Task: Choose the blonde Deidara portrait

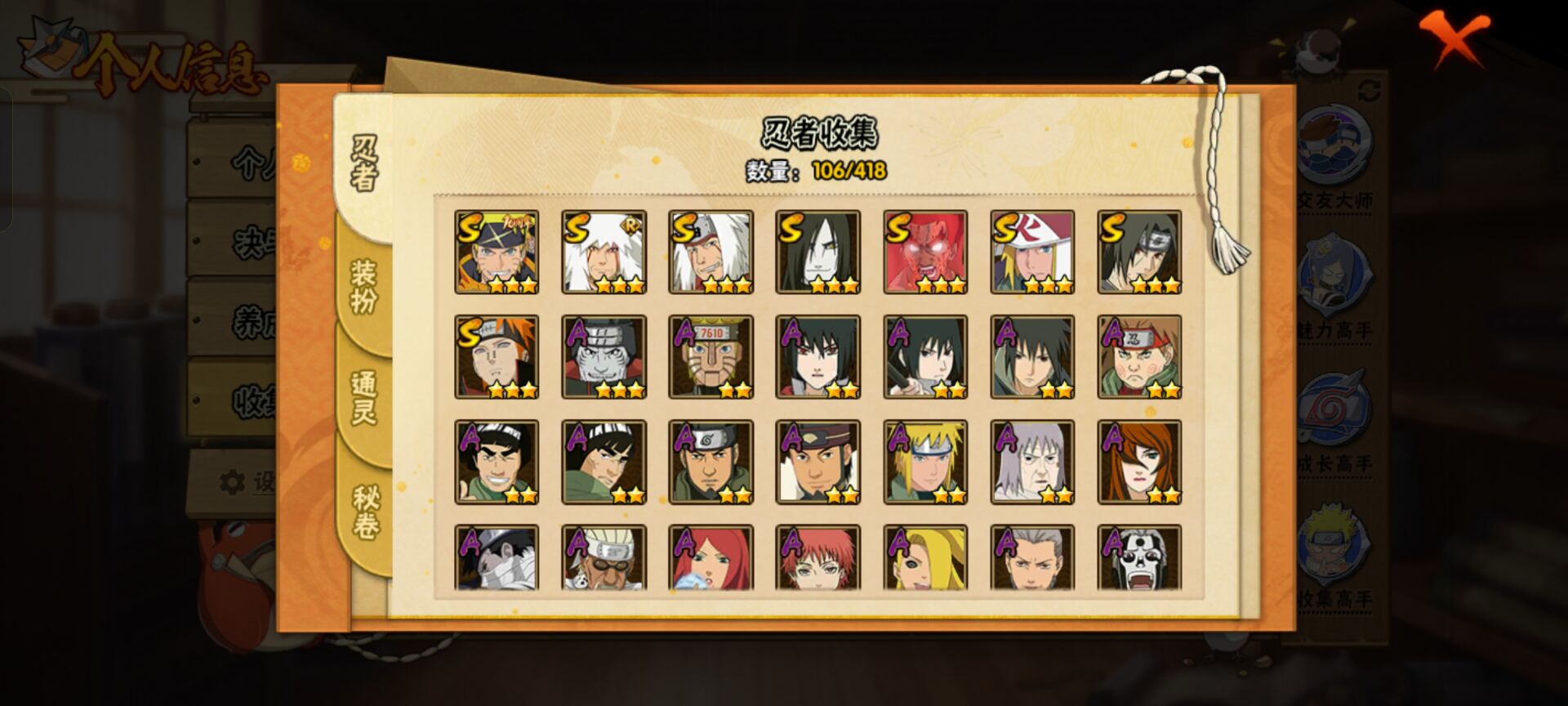Action: click(x=925, y=558)
